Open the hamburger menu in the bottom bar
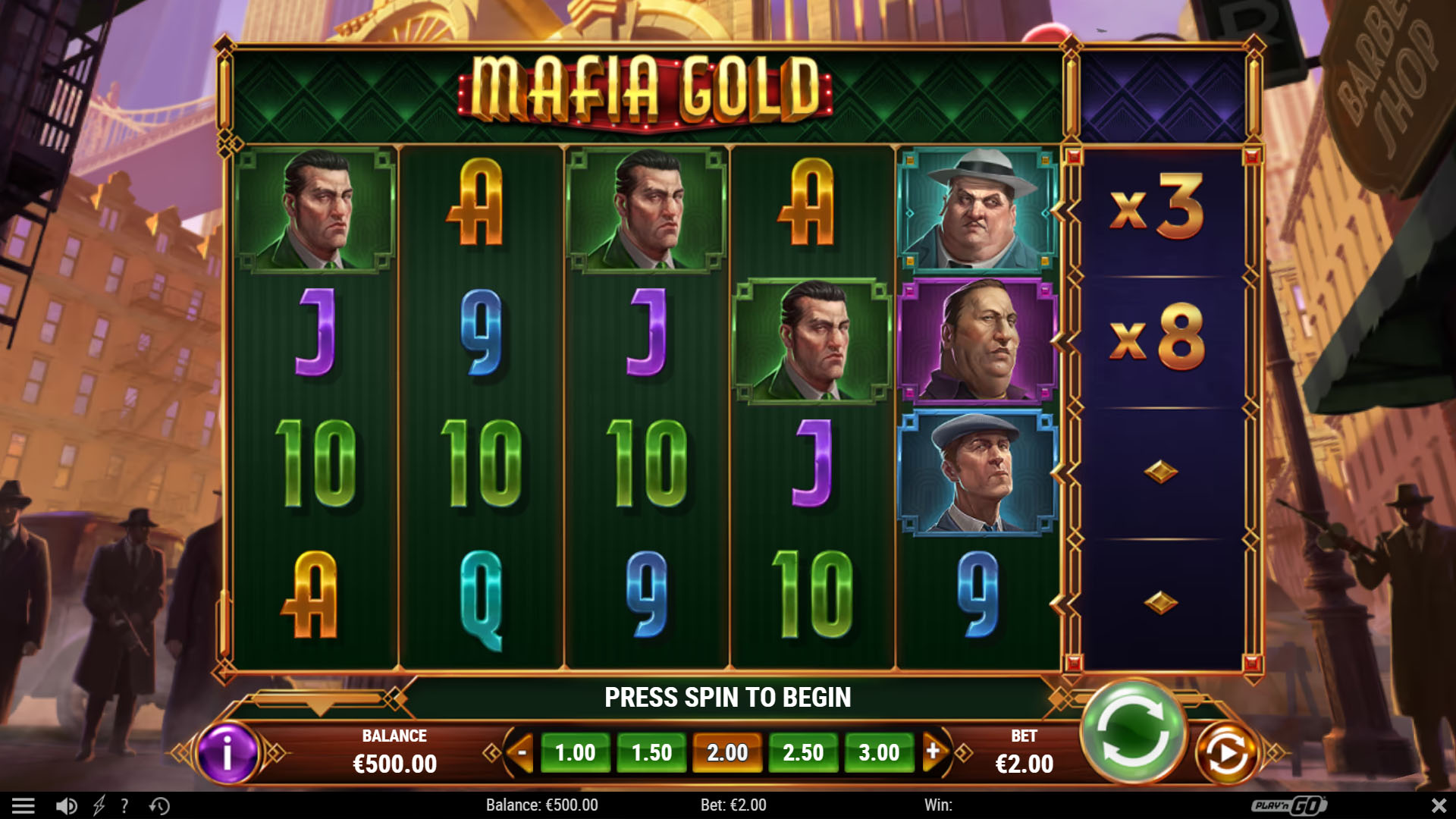1456x819 pixels. 24,805
